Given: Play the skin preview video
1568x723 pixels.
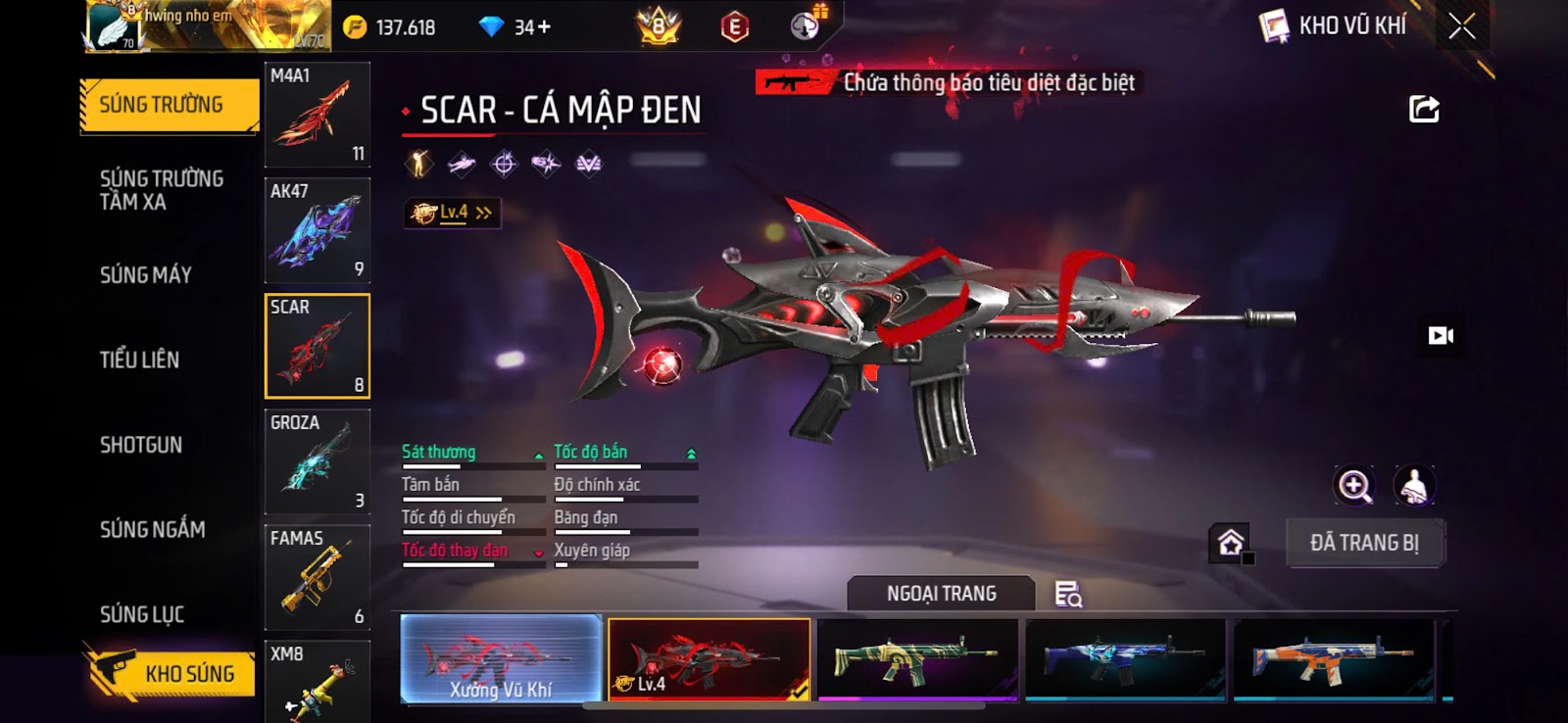Looking at the screenshot, I should coord(1441,336).
